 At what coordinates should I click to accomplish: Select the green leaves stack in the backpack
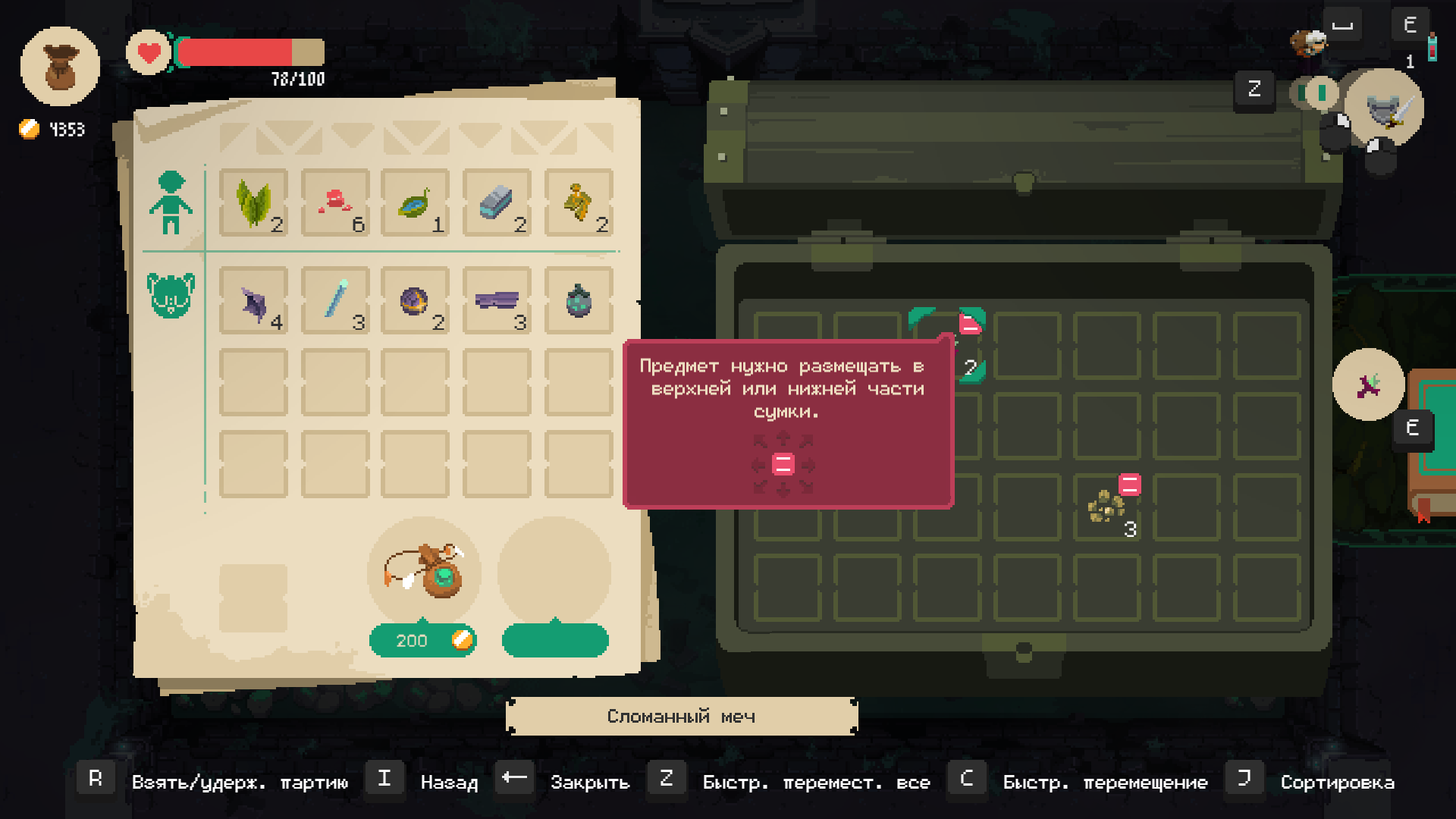pos(253,202)
